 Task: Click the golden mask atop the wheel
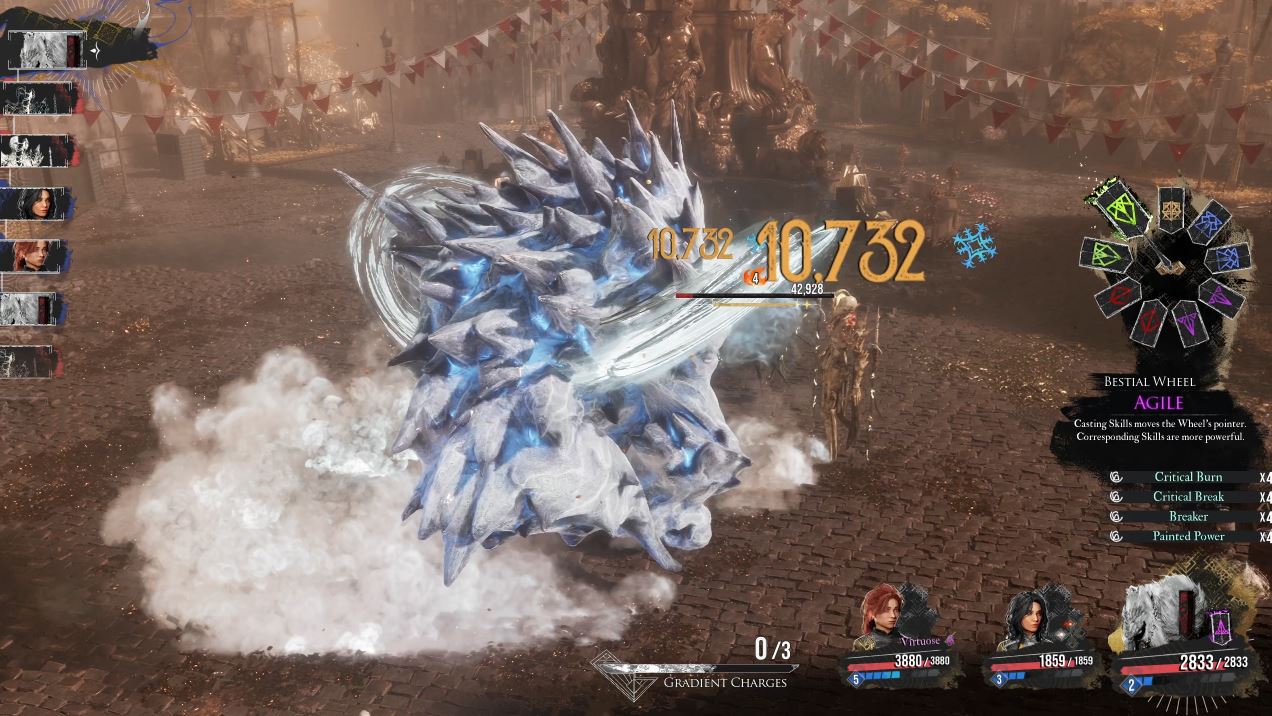pos(1171,209)
